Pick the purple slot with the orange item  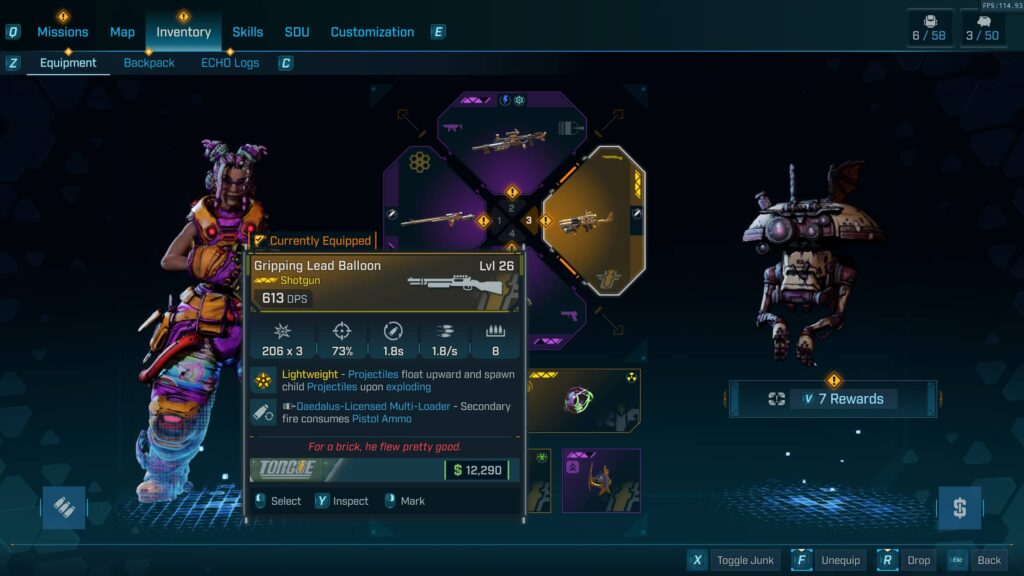[601, 479]
